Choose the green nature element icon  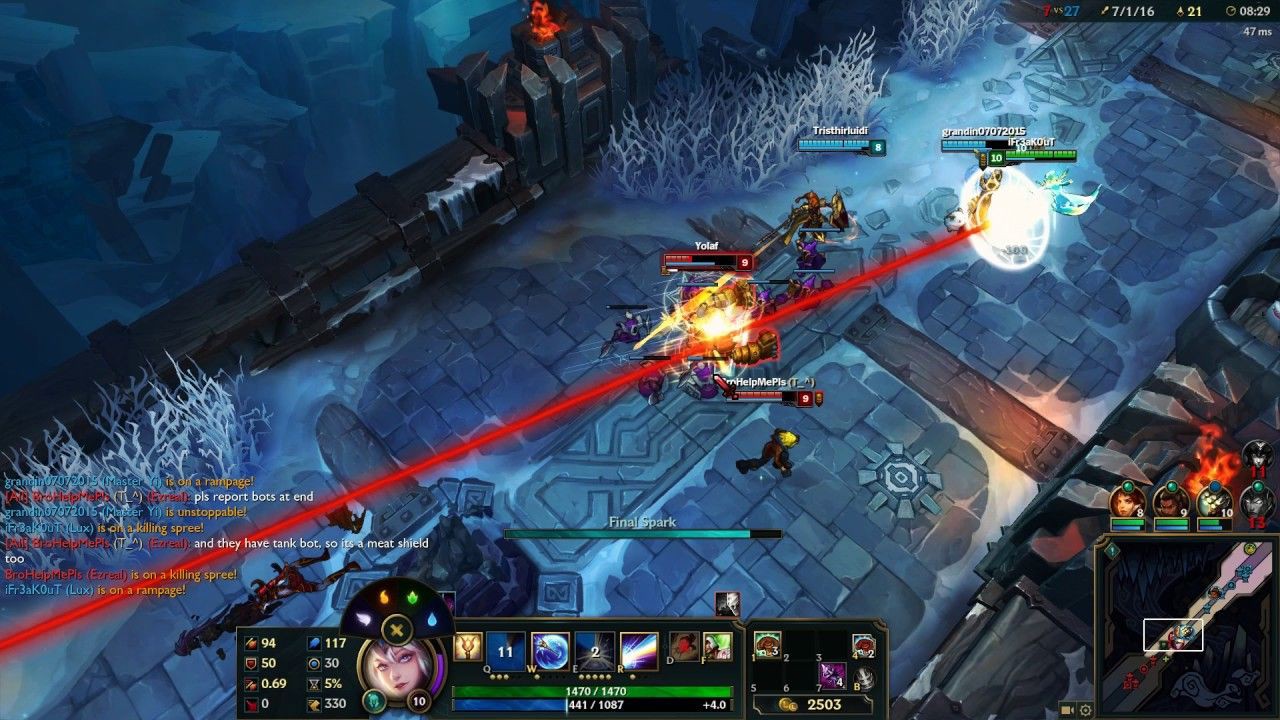coord(411,598)
